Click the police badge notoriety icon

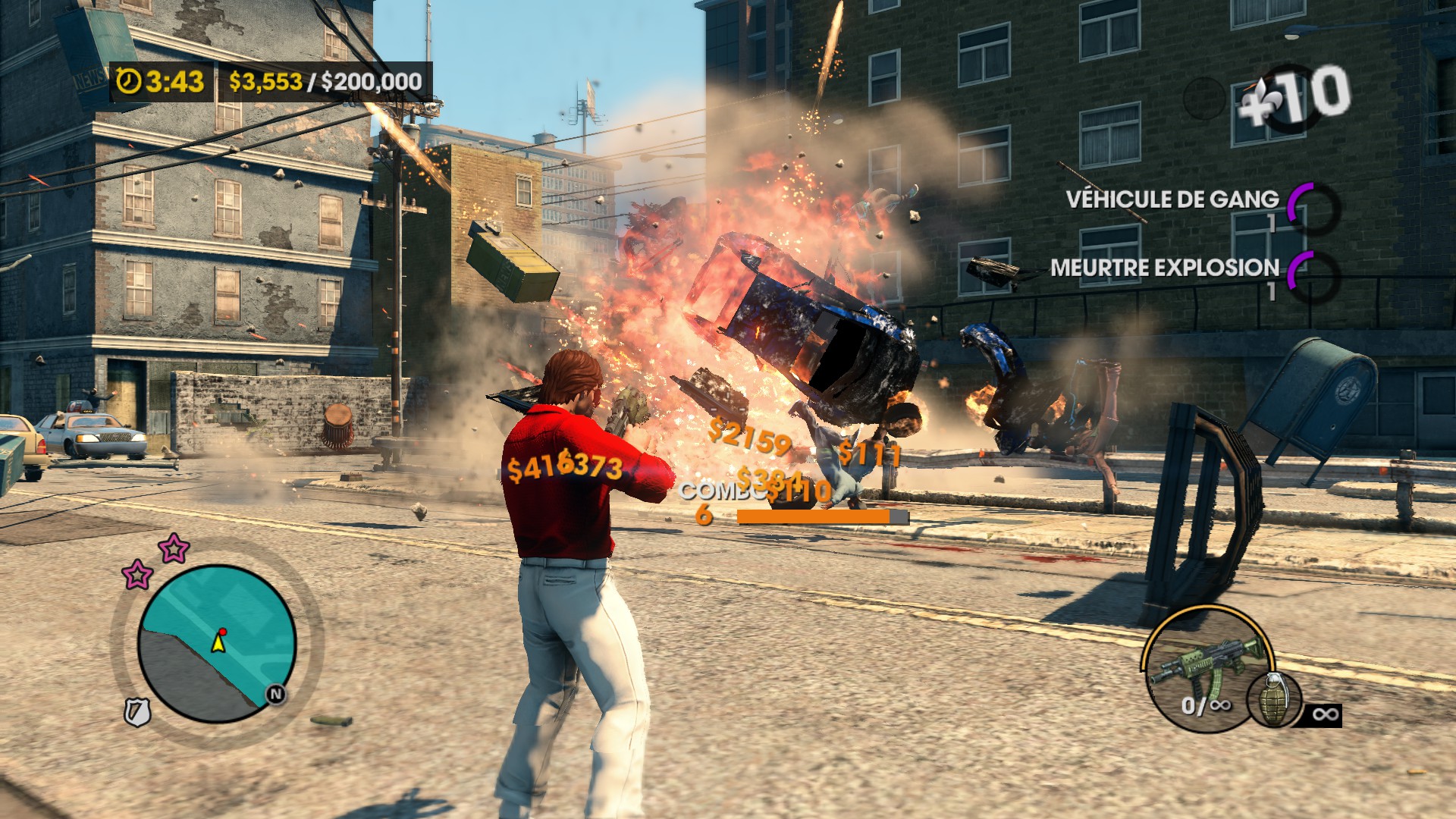pyautogui.click(x=137, y=712)
